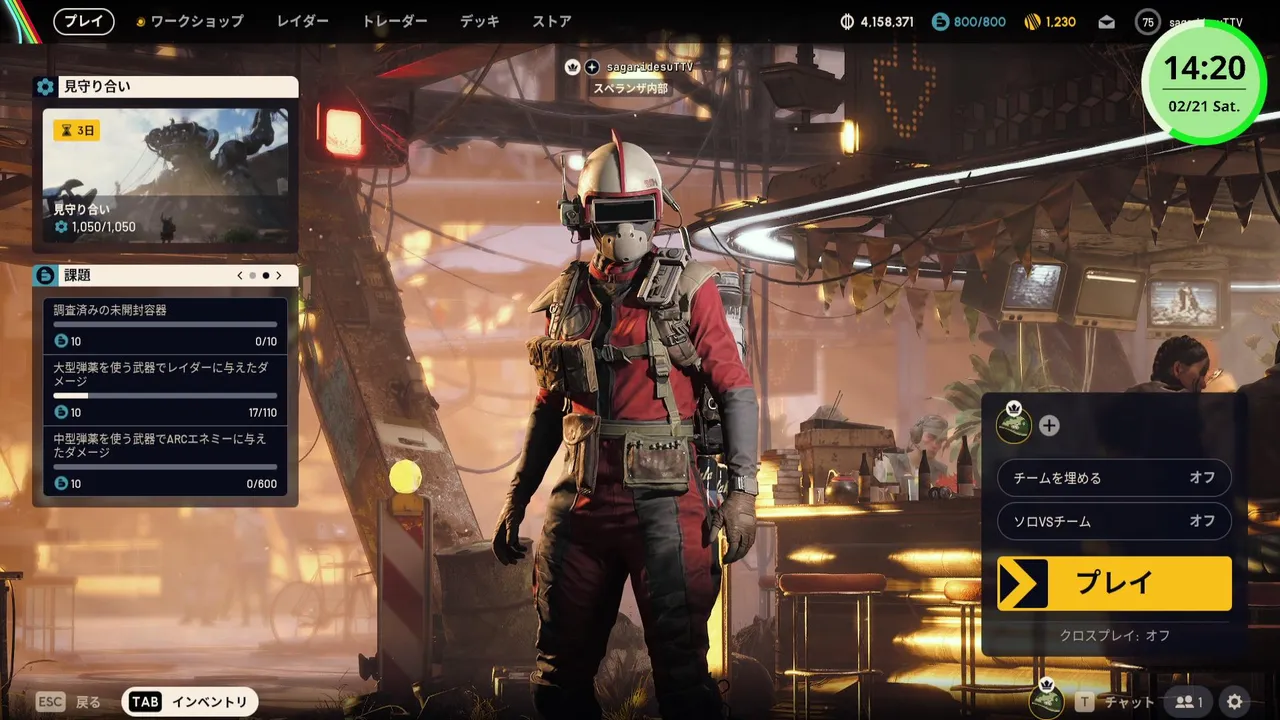Open the ワークショップ tab

tap(190, 21)
